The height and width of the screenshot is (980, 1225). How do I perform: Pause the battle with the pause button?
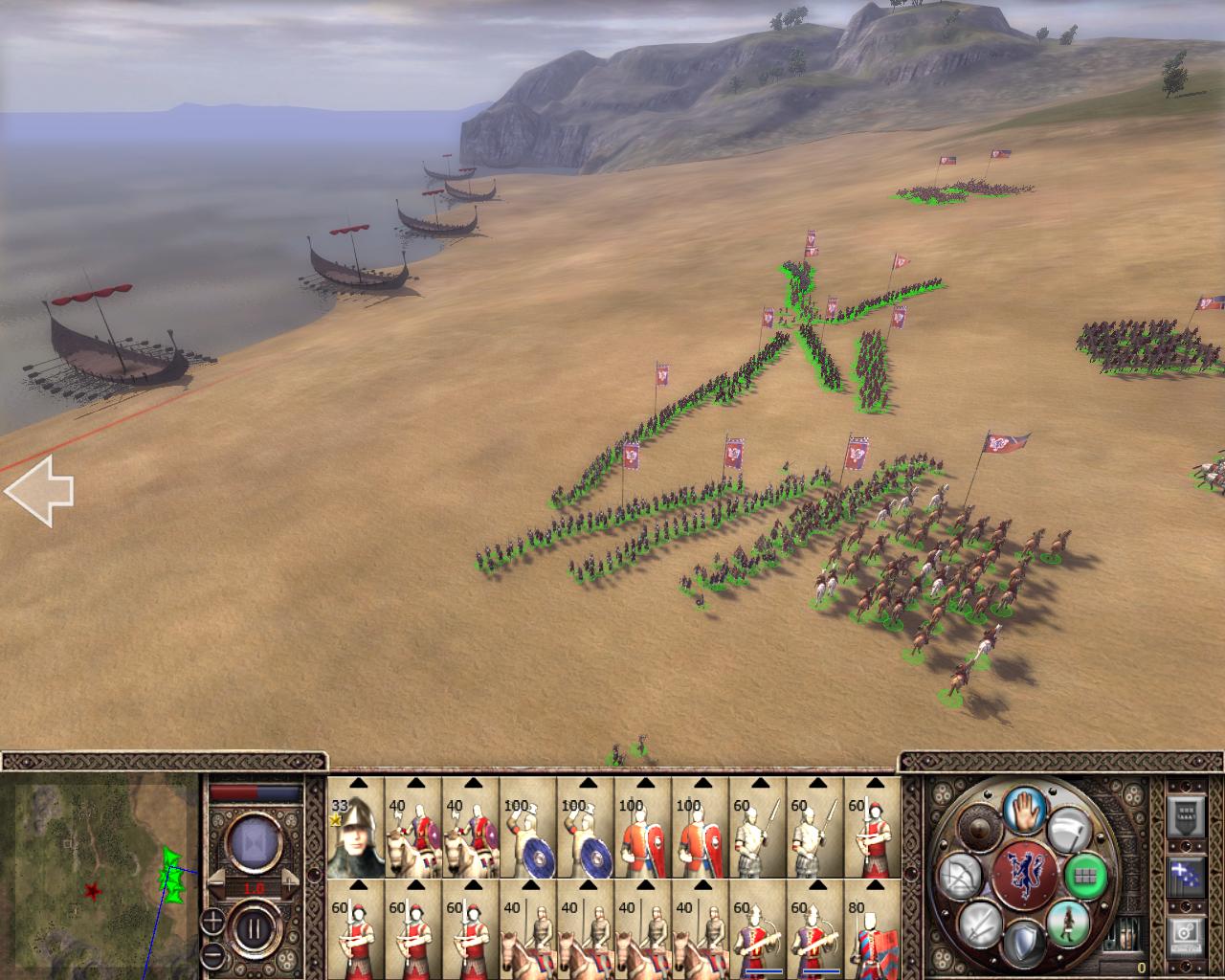pos(254,928)
